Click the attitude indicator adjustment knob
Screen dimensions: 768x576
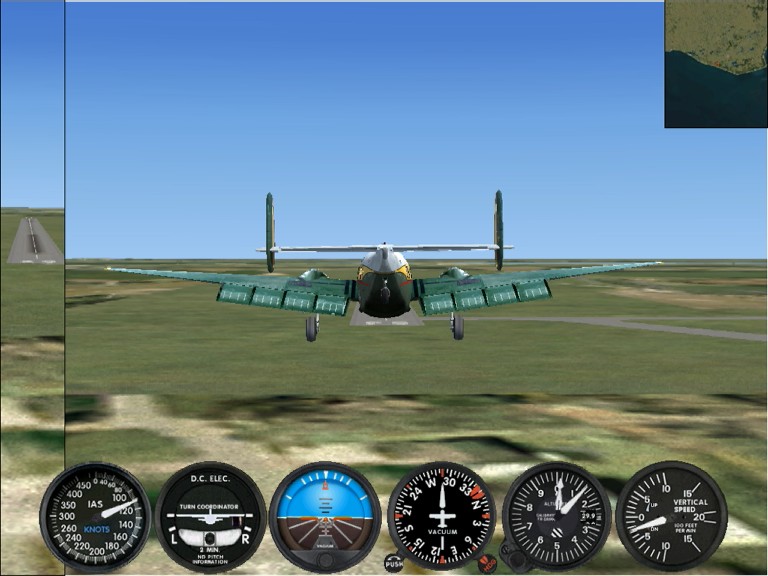pyautogui.click(x=325, y=558)
